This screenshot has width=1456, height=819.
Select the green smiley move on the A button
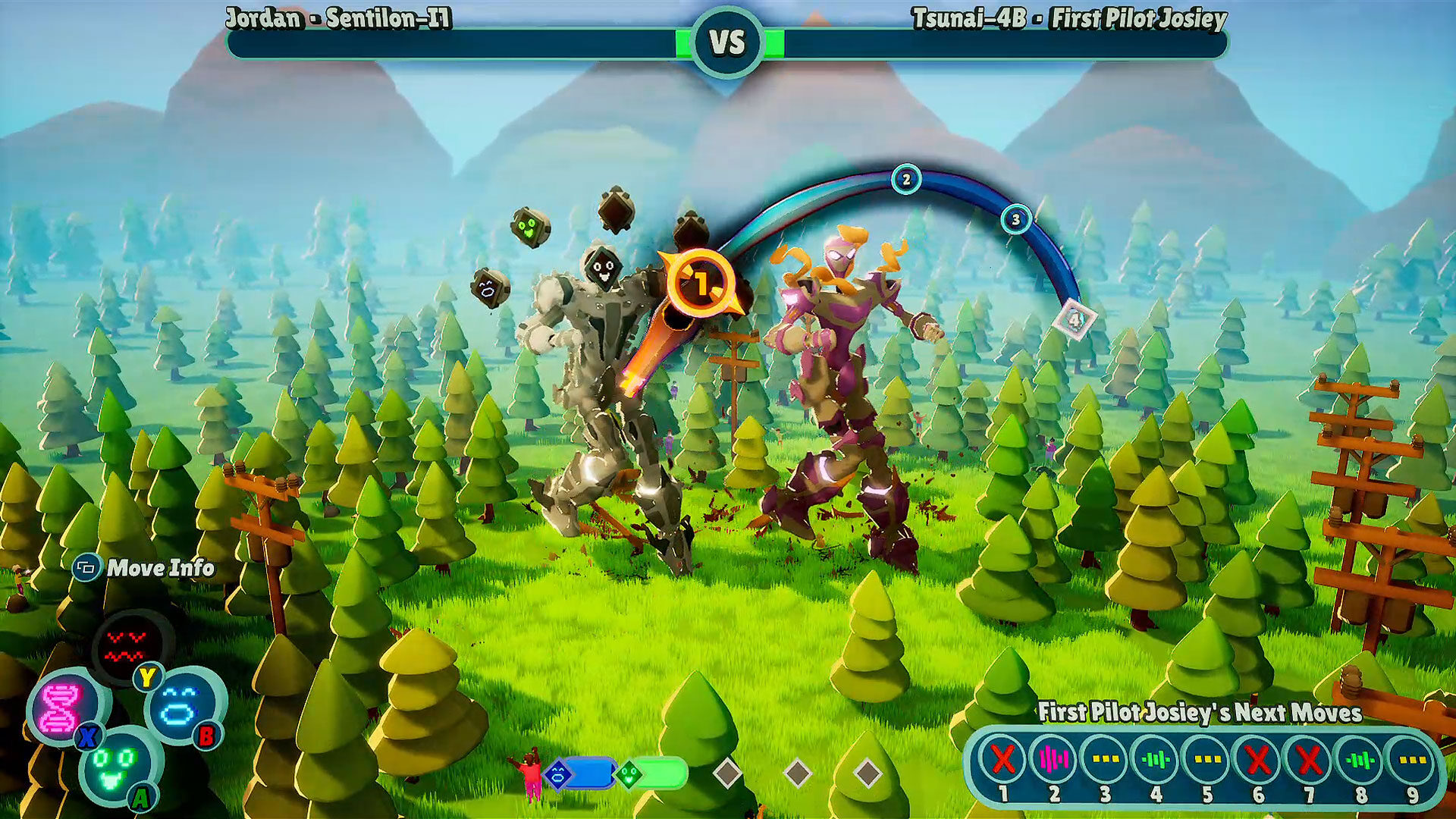[118, 768]
